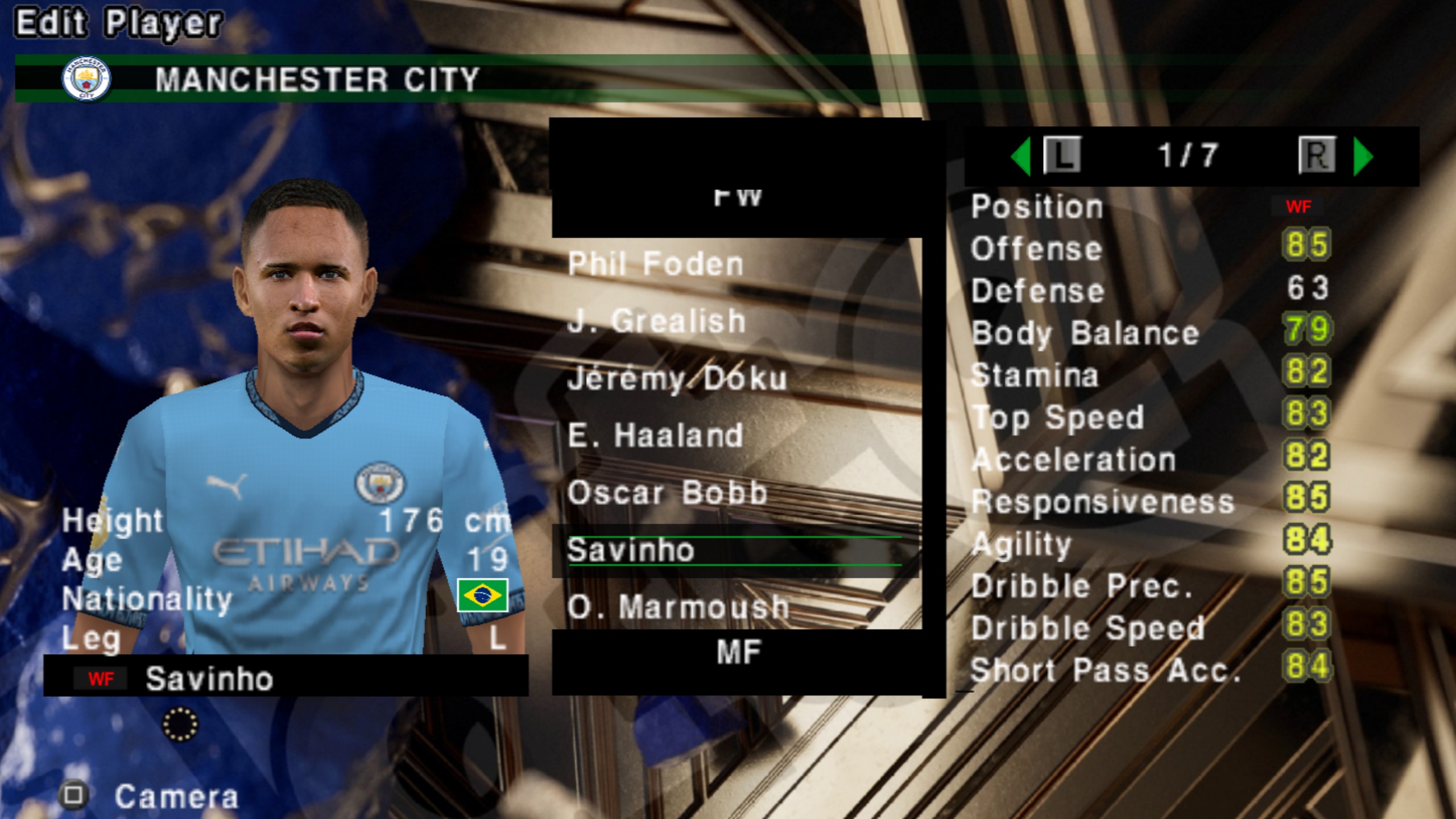
Task: Choose J. Grealish in the roster
Action: point(657,321)
